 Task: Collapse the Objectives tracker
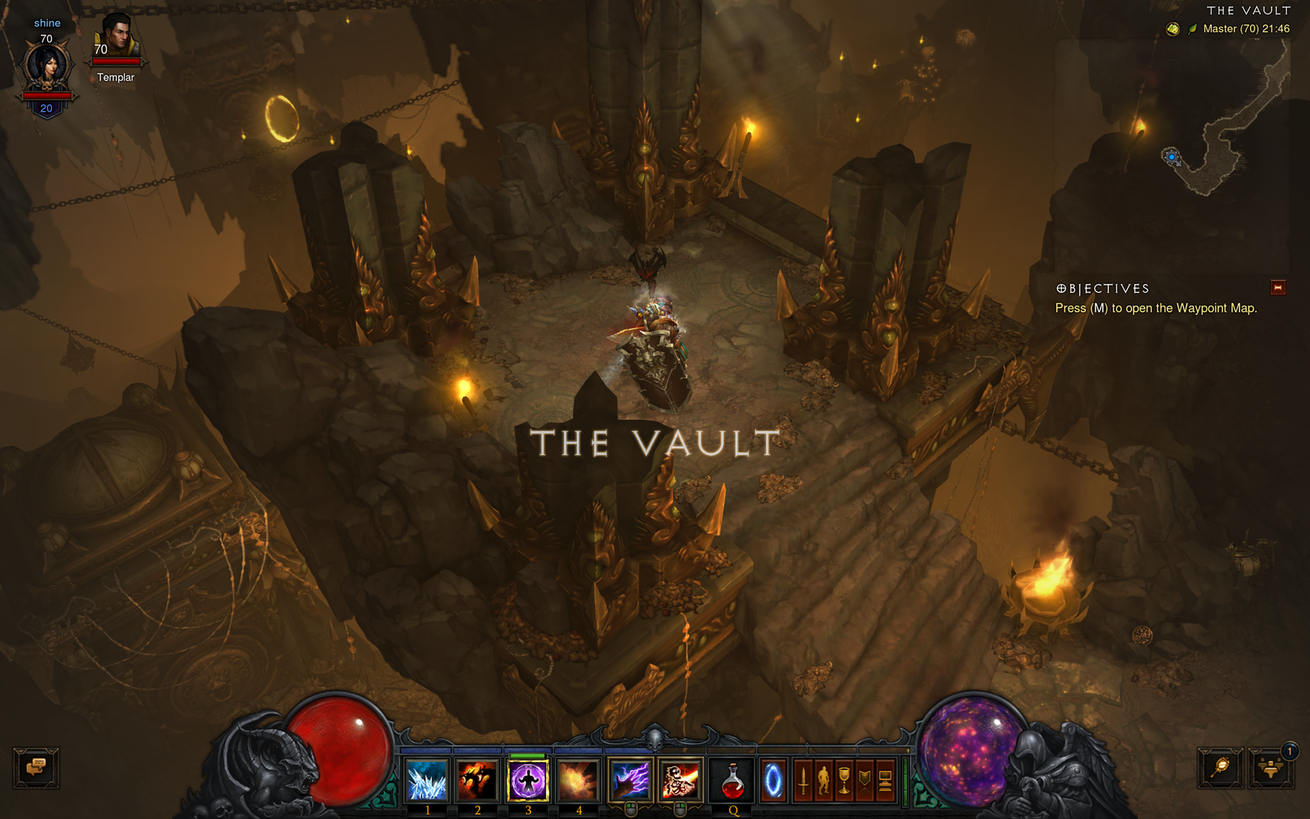click(x=1277, y=288)
